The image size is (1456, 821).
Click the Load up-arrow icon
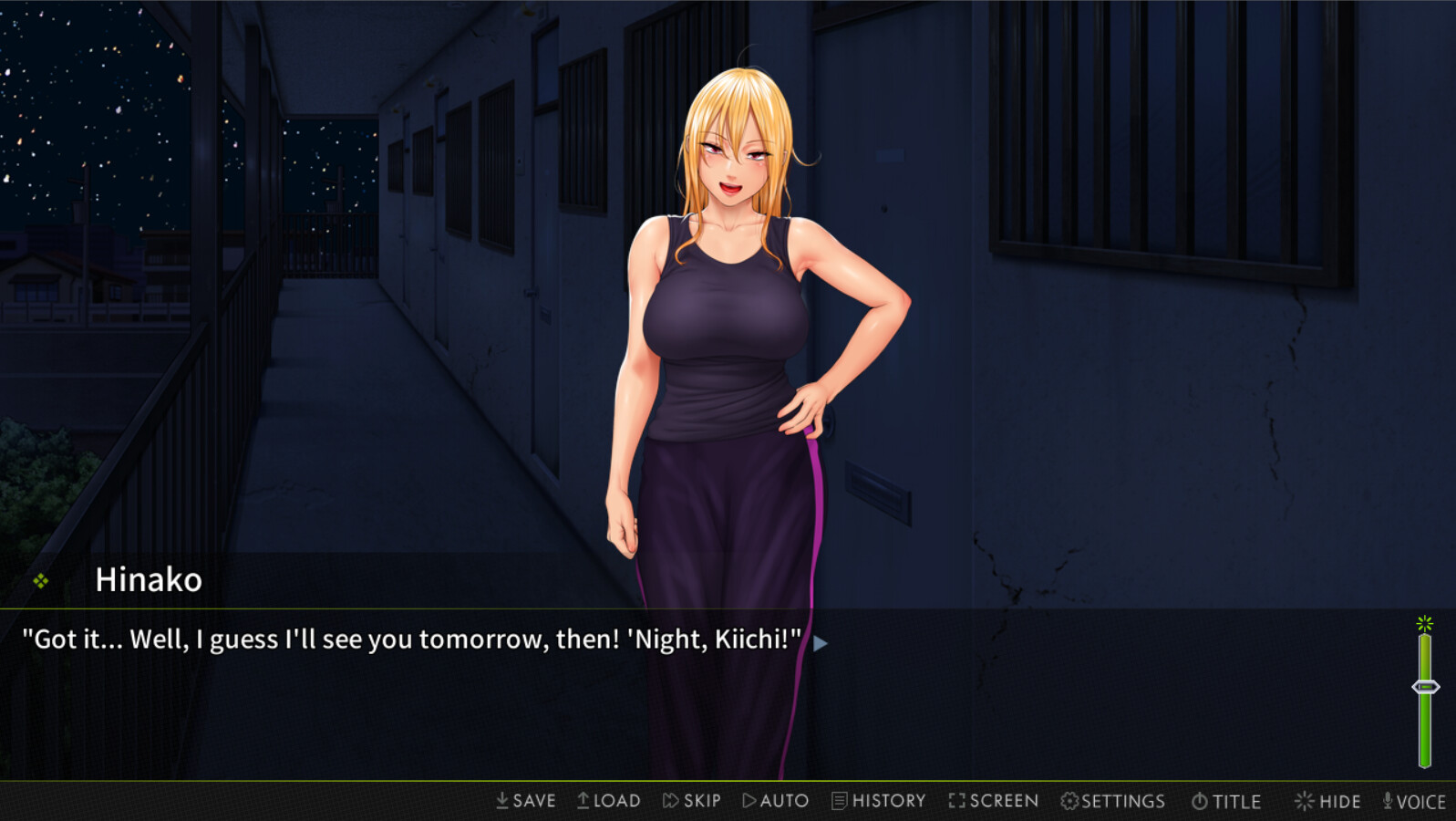(x=582, y=800)
